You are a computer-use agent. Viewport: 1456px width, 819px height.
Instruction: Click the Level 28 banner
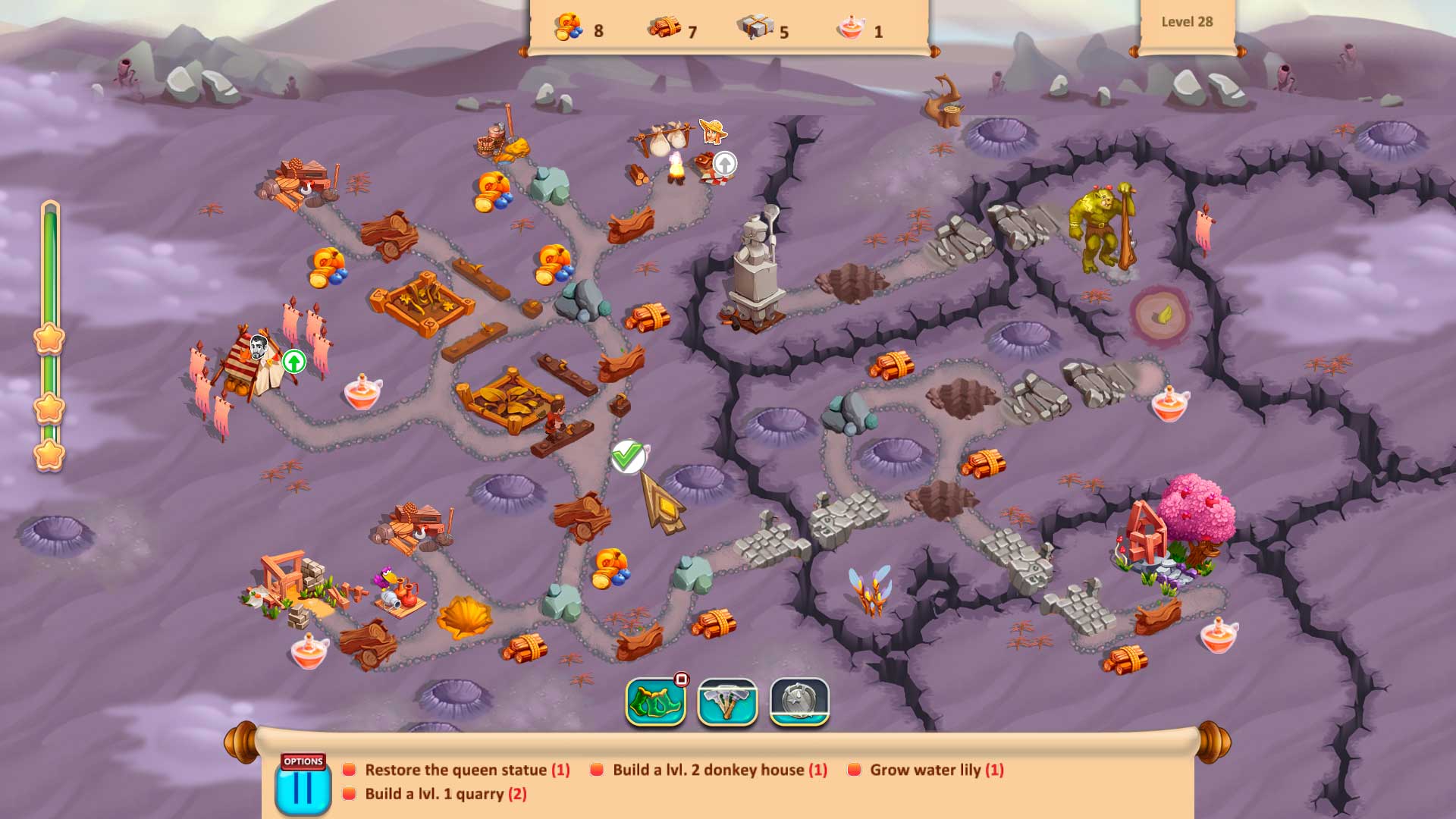tap(1188, 22)
